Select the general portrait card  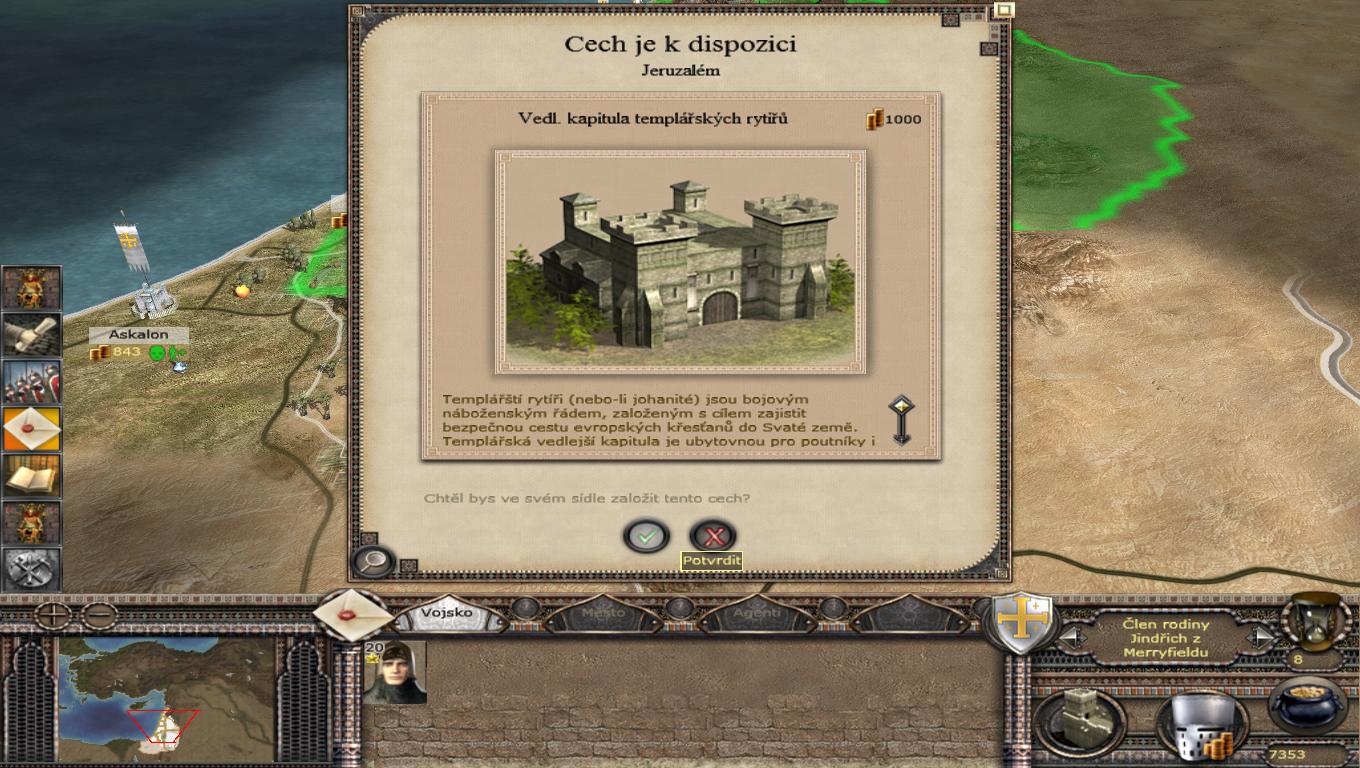(x=395, y=672)
